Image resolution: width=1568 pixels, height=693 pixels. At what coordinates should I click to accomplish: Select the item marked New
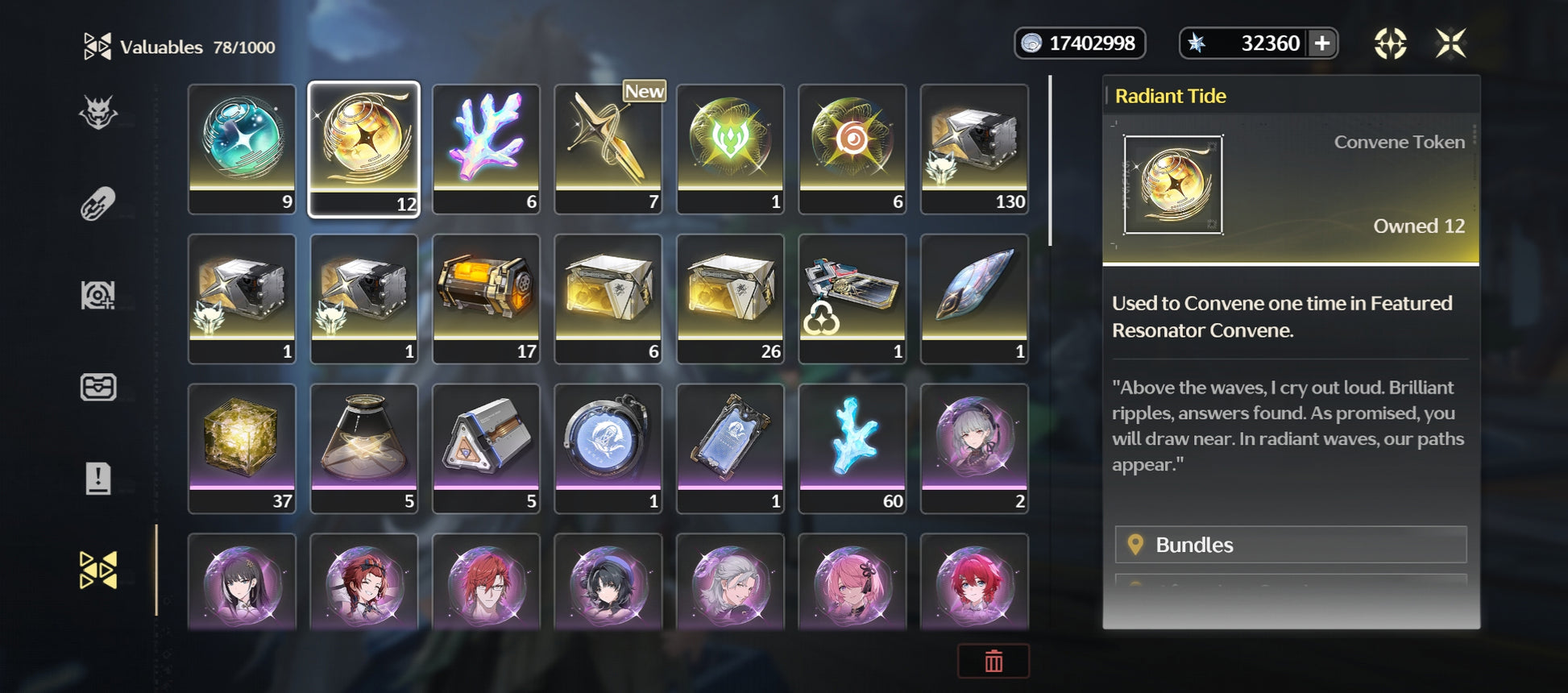608,149
